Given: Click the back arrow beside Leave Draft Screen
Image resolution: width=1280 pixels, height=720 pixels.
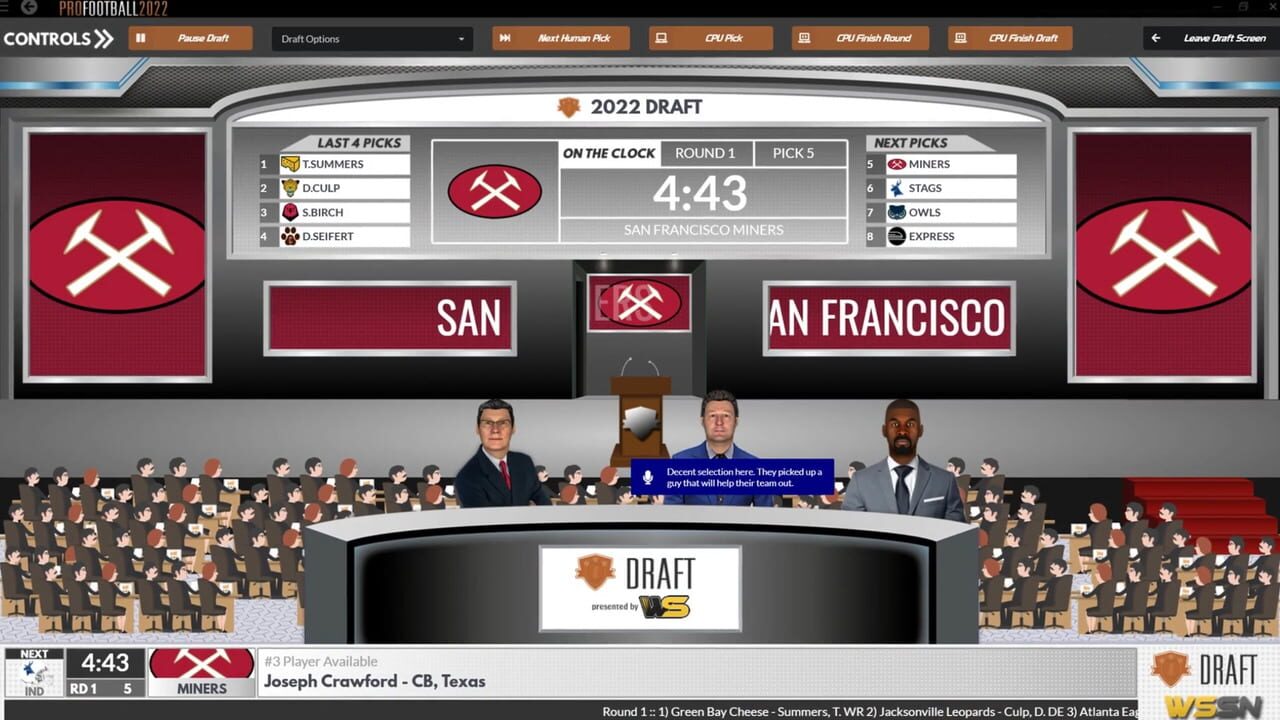Looking at the screenshot, I should [x=1155, y=37].
